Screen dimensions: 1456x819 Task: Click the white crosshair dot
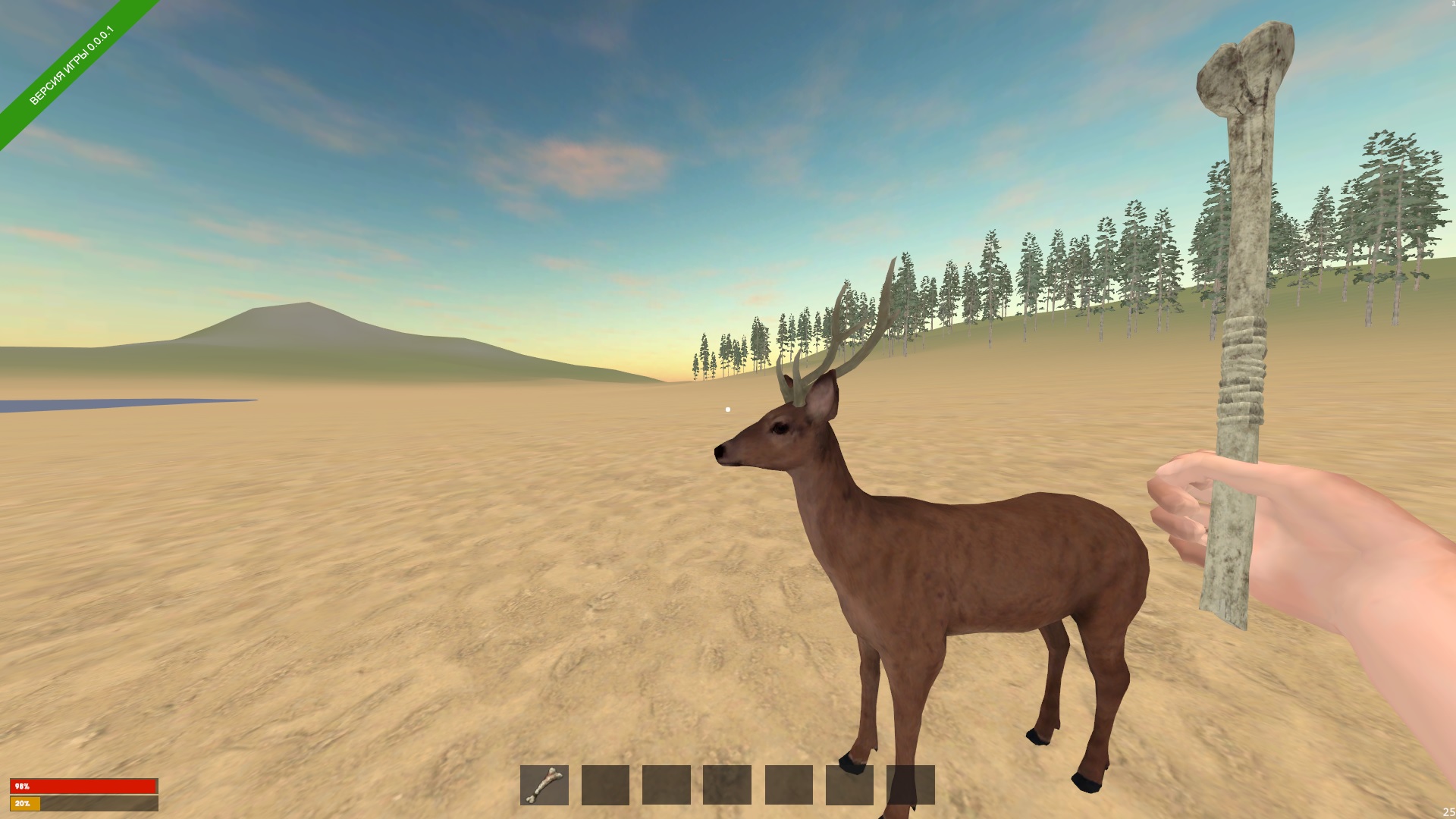729,408
